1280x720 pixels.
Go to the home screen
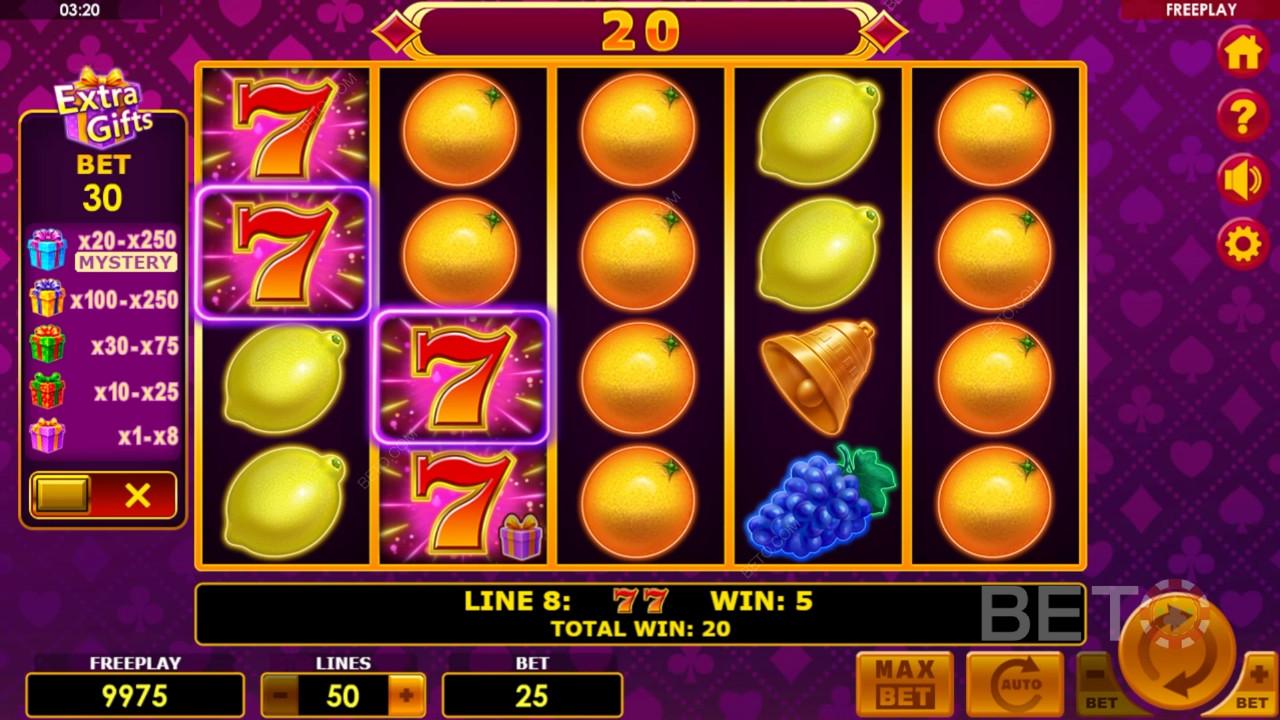click(1243, 52)
